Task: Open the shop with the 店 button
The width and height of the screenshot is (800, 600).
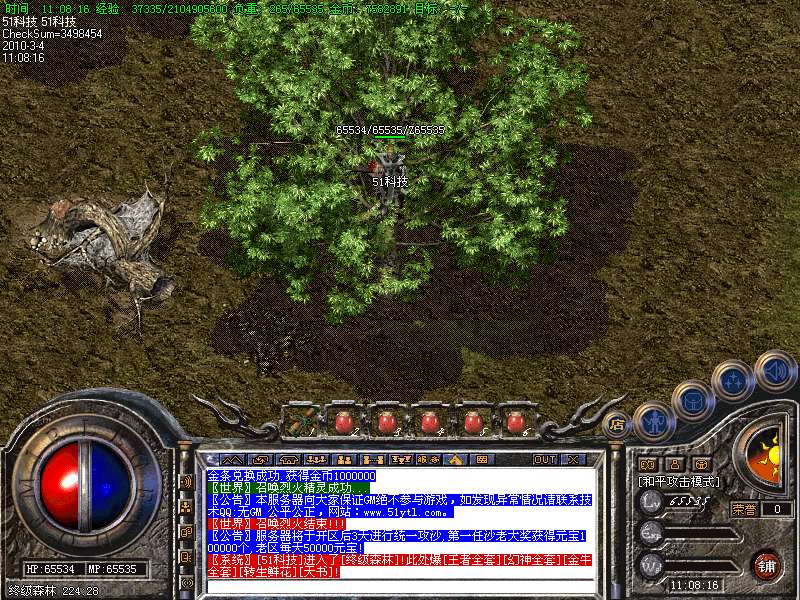Action: coord(616,425)
